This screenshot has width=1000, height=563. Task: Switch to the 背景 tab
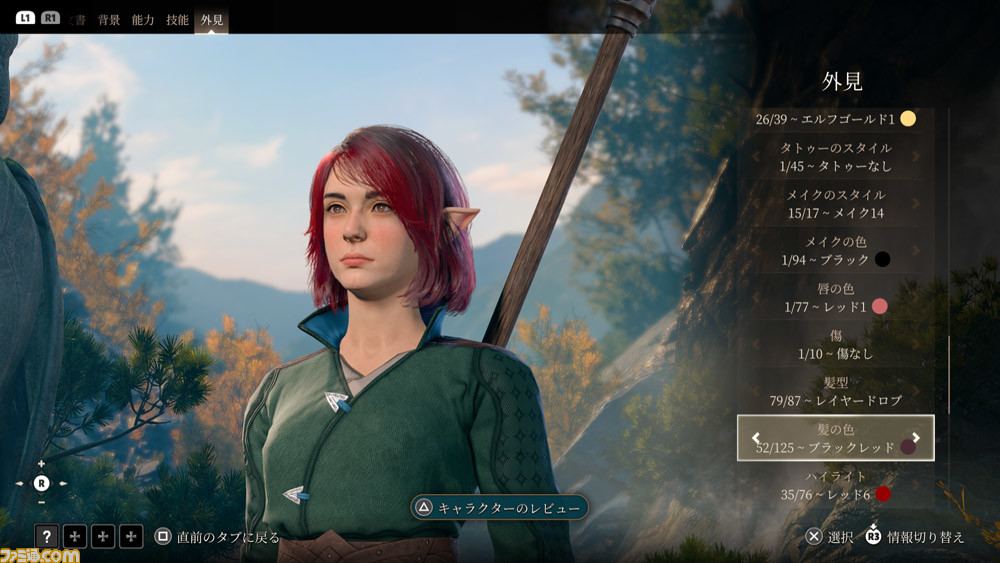[109, 19]
